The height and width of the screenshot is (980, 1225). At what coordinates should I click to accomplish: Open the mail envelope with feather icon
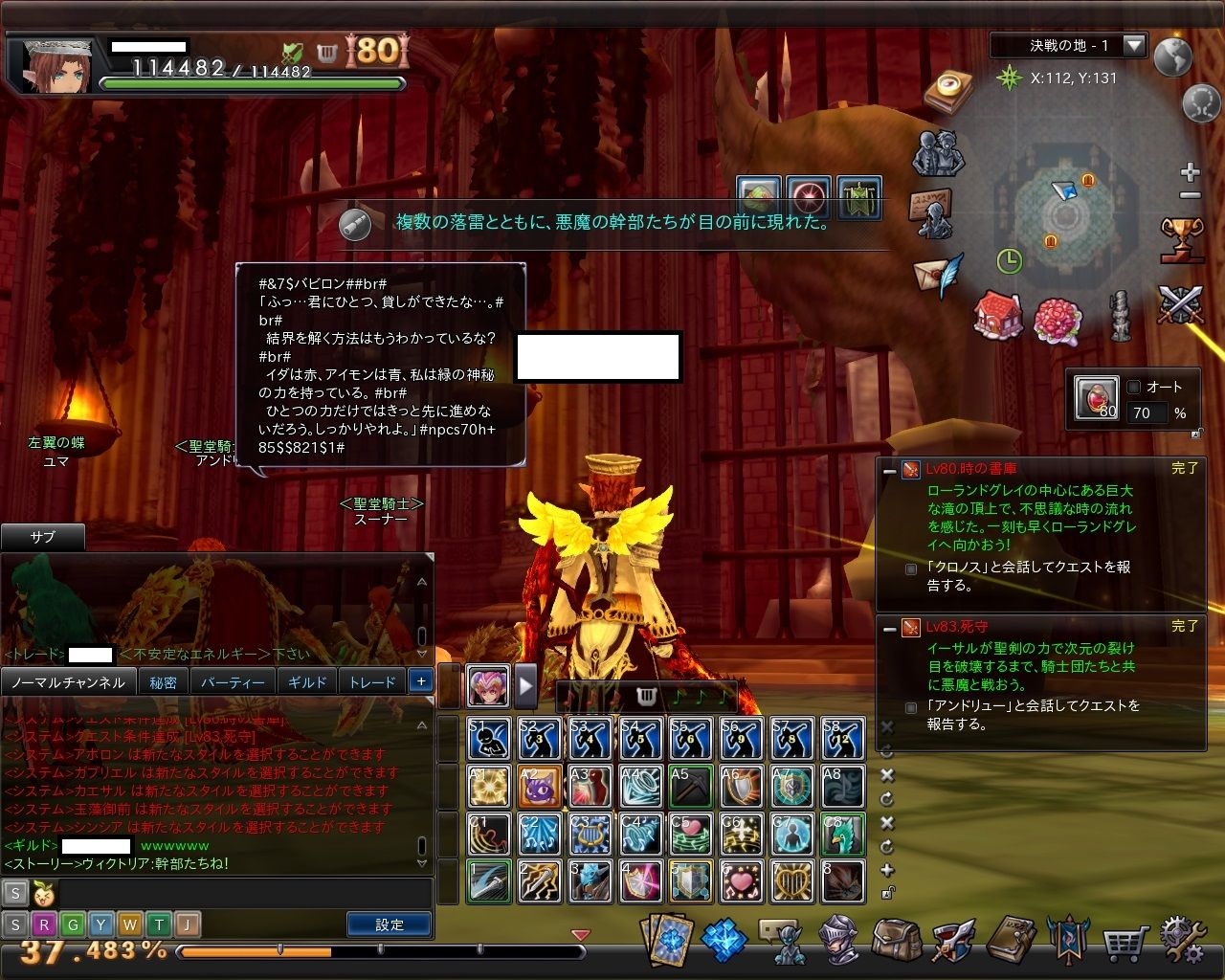(x=937, y=275)
